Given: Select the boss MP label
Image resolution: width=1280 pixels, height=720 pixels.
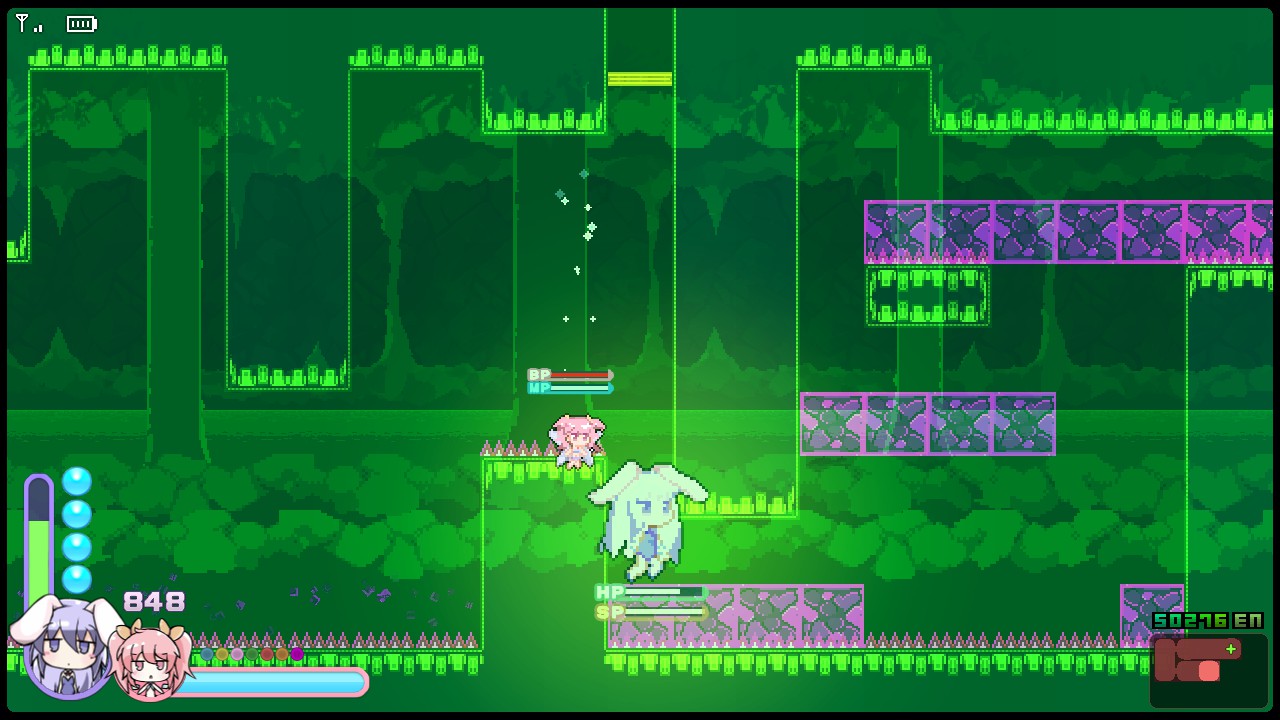Looking at the screenshot, I should click(x=538, y=388).
